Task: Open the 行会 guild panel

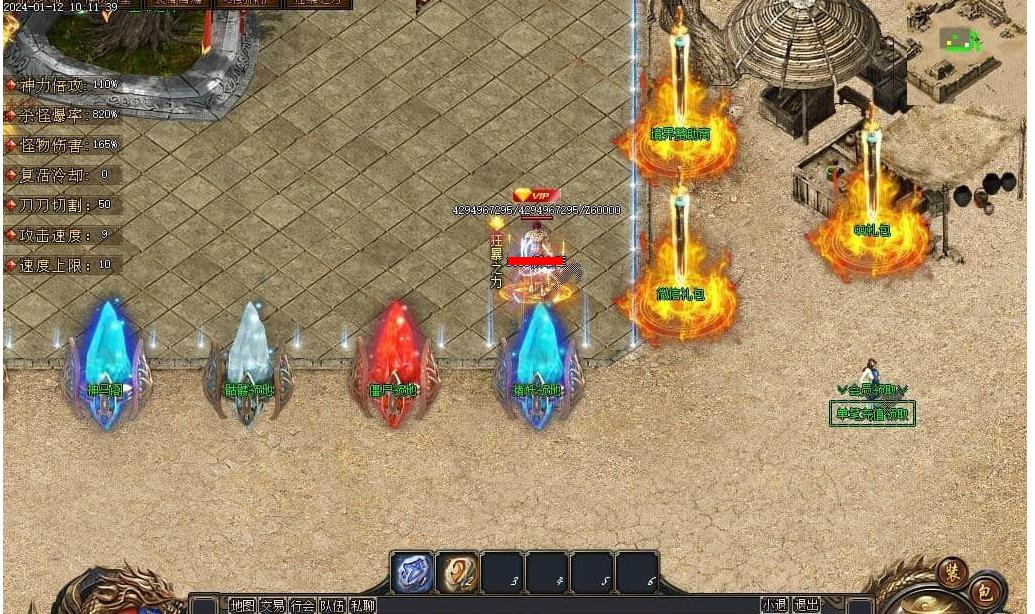Action: 302,605
